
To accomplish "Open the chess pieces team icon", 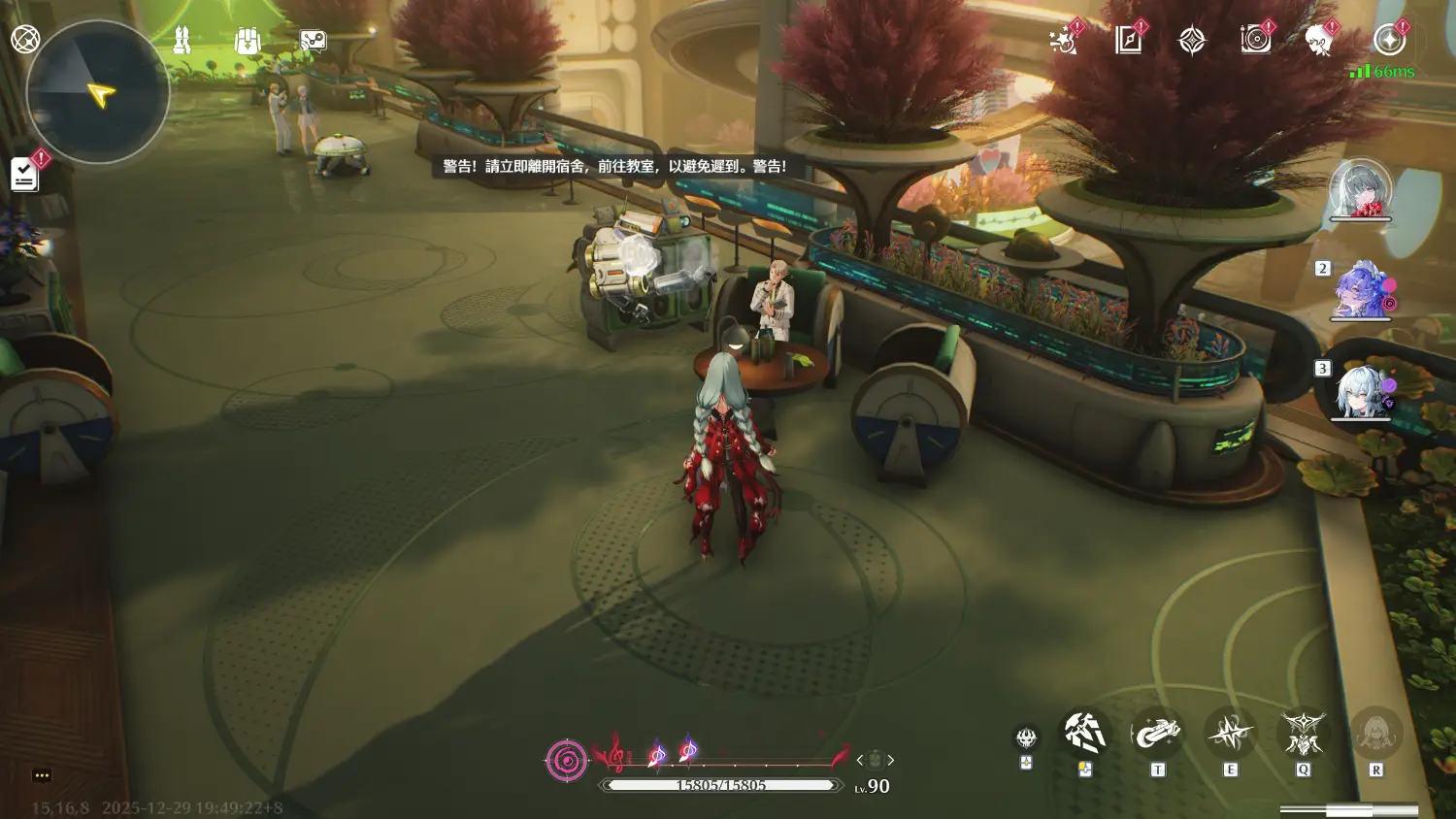I will 182,41.
